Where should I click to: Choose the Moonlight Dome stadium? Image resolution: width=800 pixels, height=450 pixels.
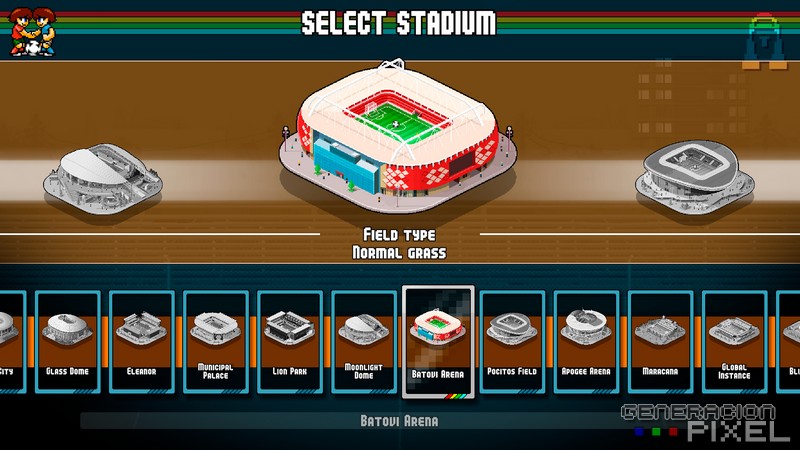[364, 338]
